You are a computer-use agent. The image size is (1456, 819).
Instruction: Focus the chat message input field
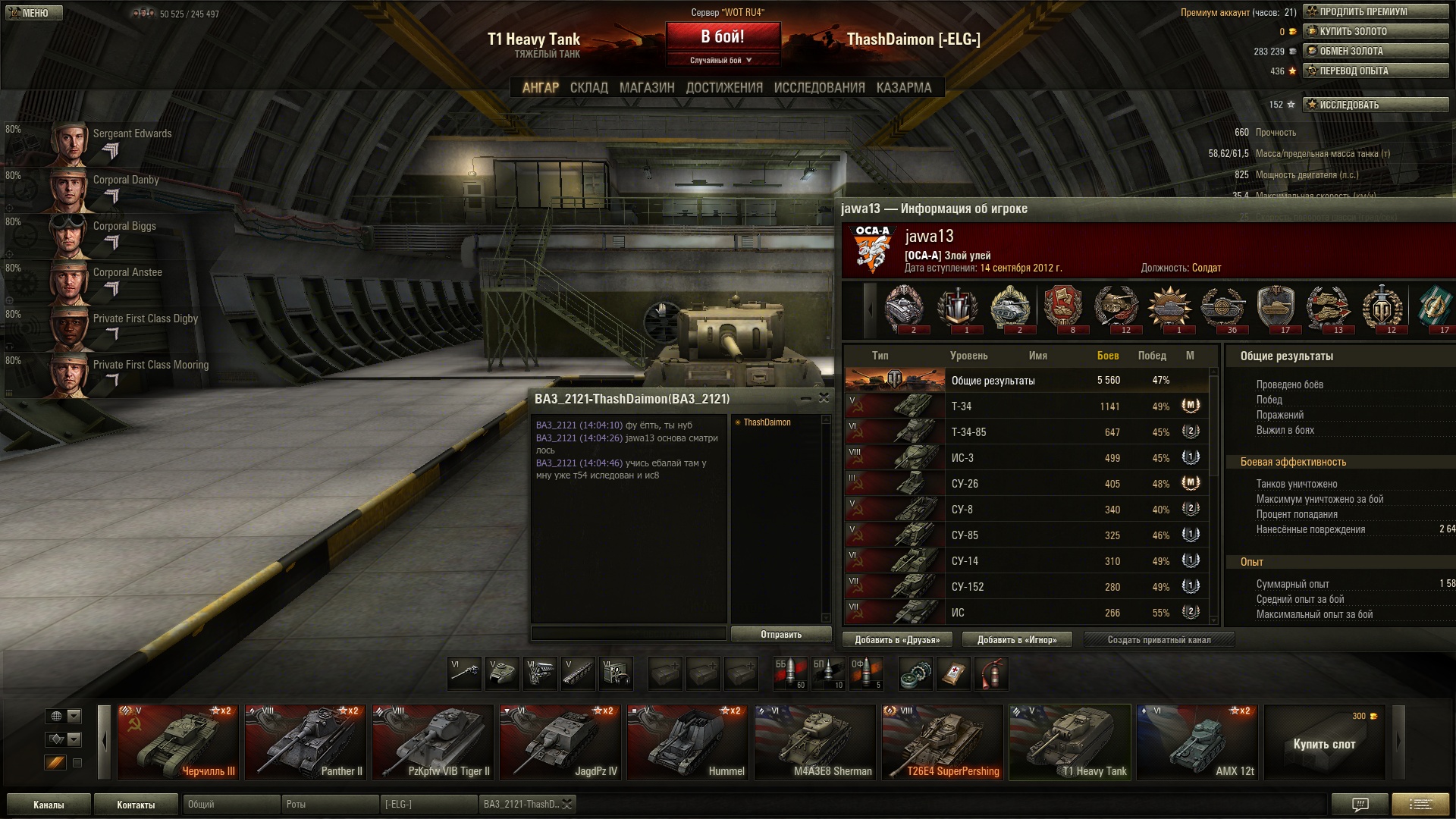click(628, 633)
